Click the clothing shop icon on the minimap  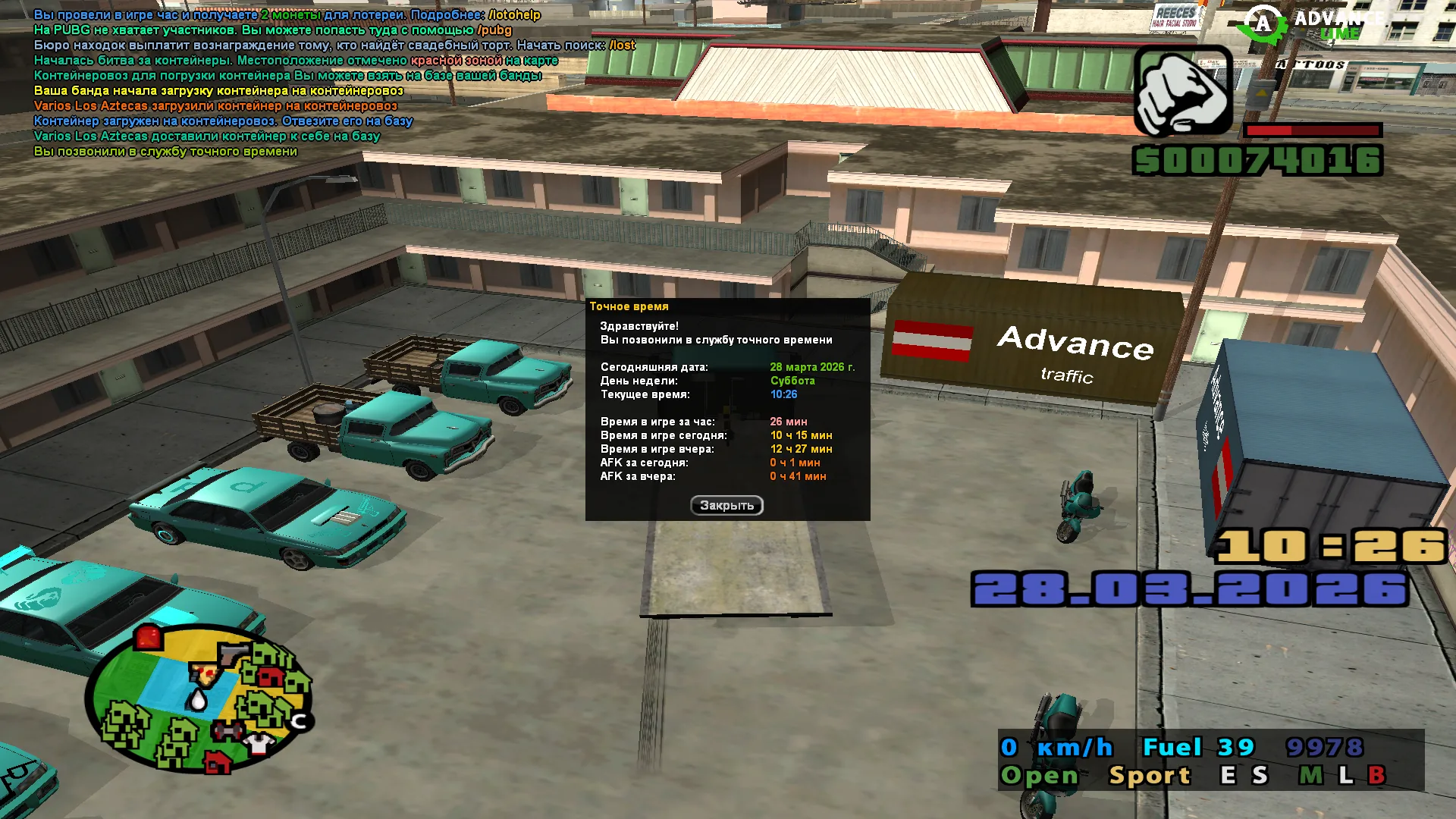click(257, 742)
